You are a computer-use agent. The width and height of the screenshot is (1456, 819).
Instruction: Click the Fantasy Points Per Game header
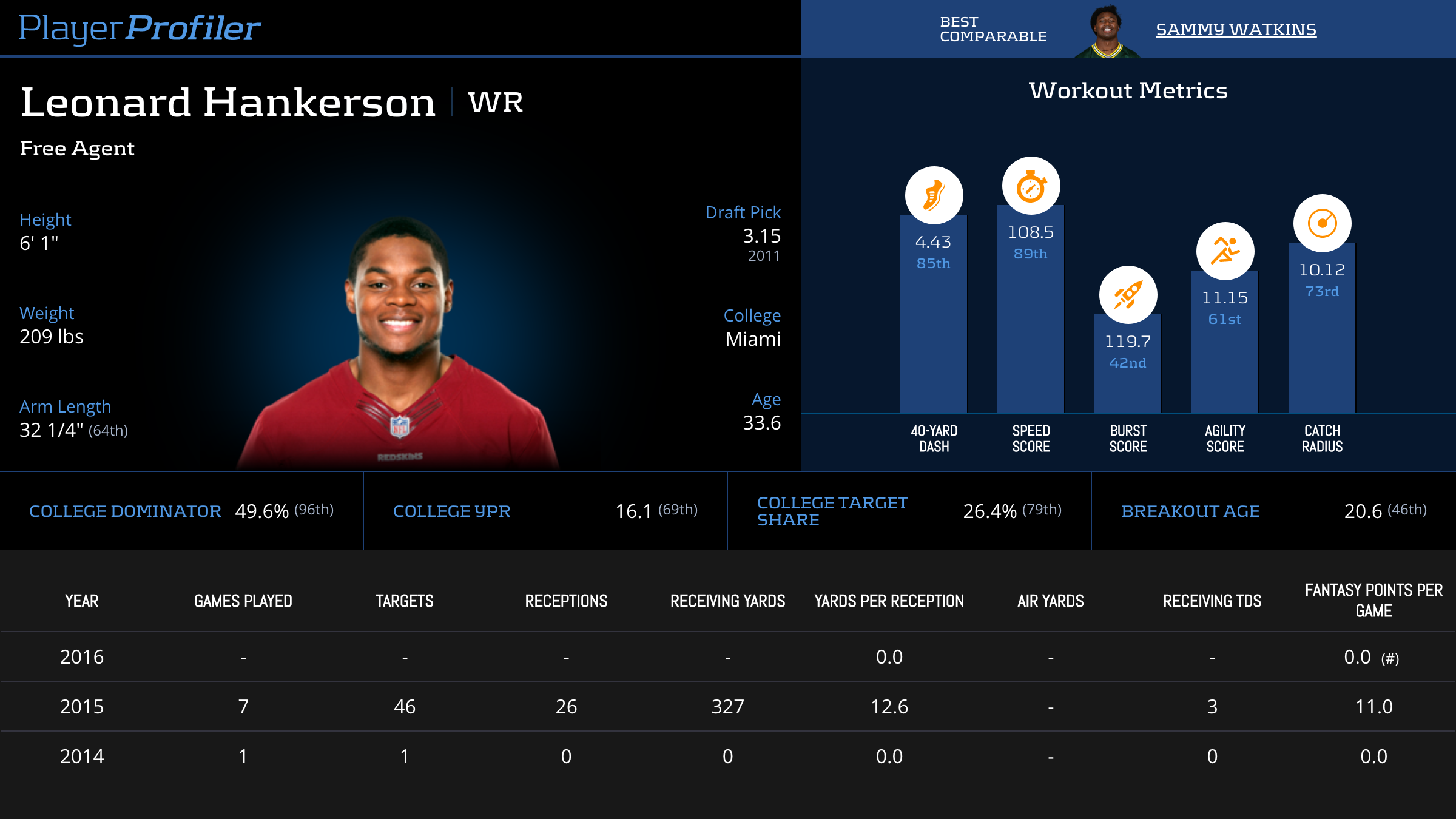click(x=1373, y=601)
